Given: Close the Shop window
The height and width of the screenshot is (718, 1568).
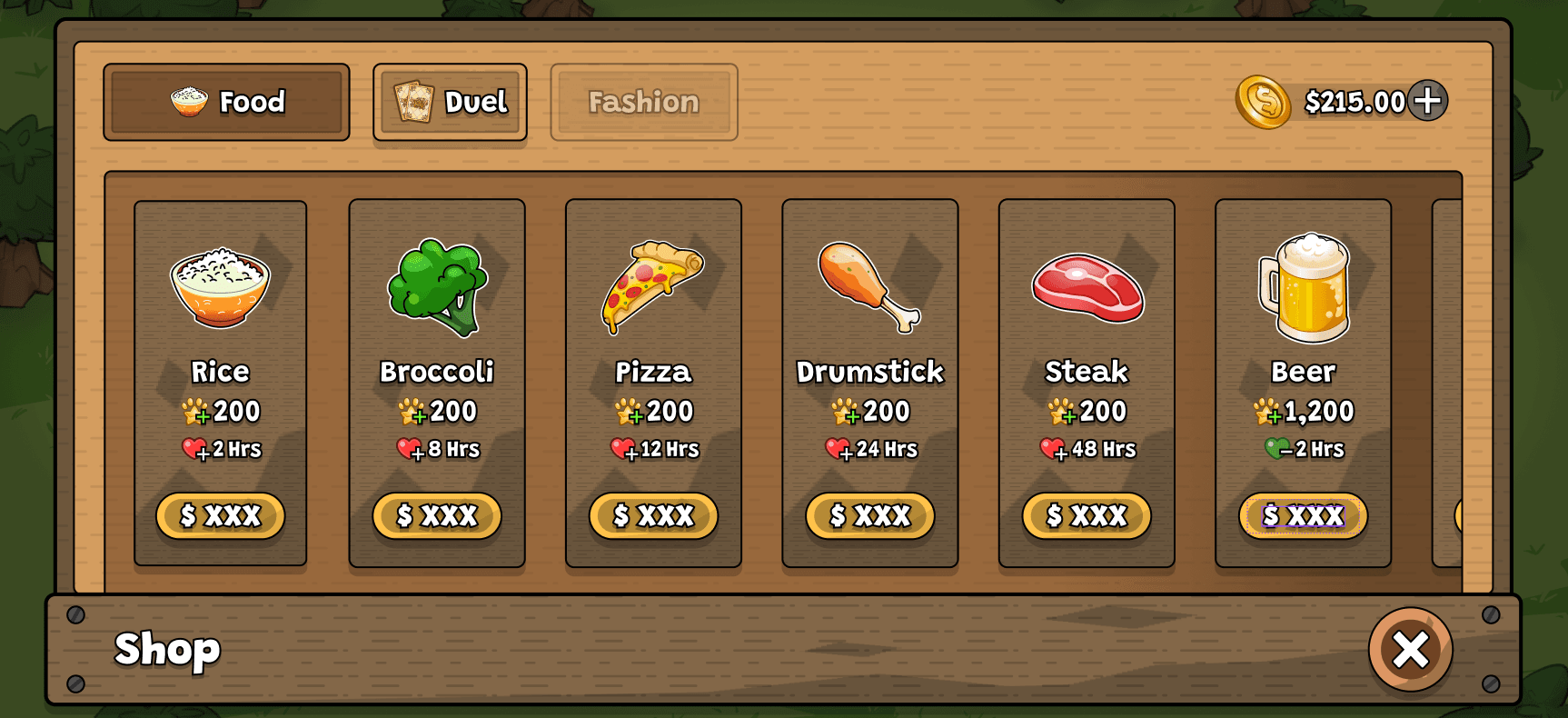Looking at the screenshot, I should click(1410, 649).
